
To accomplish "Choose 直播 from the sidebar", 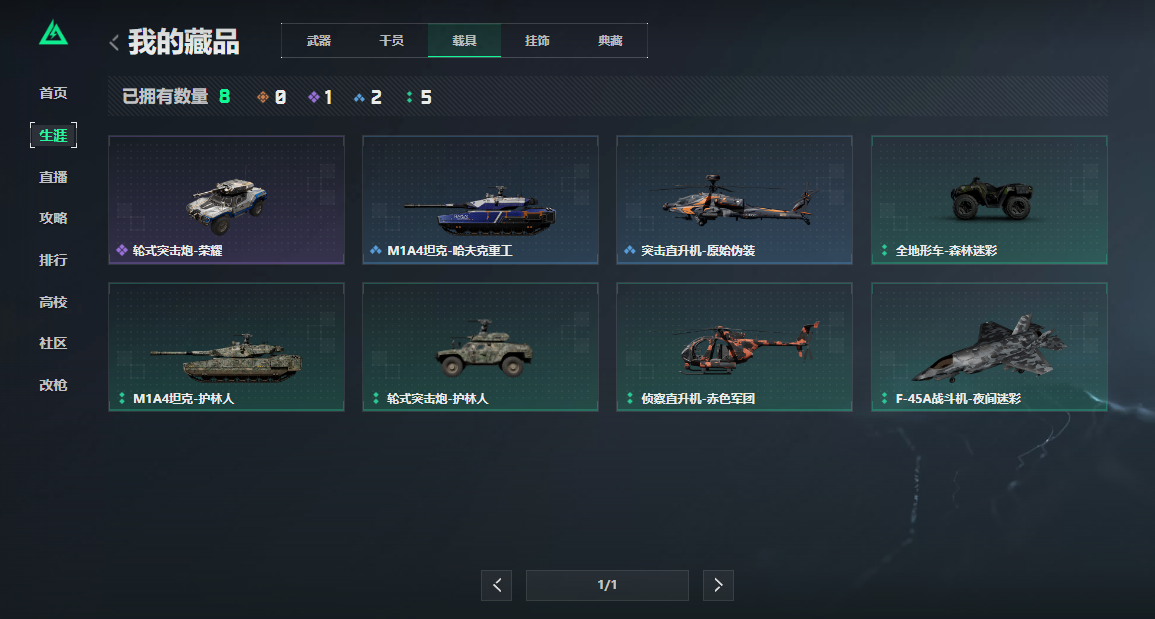I will coord(53,177).
